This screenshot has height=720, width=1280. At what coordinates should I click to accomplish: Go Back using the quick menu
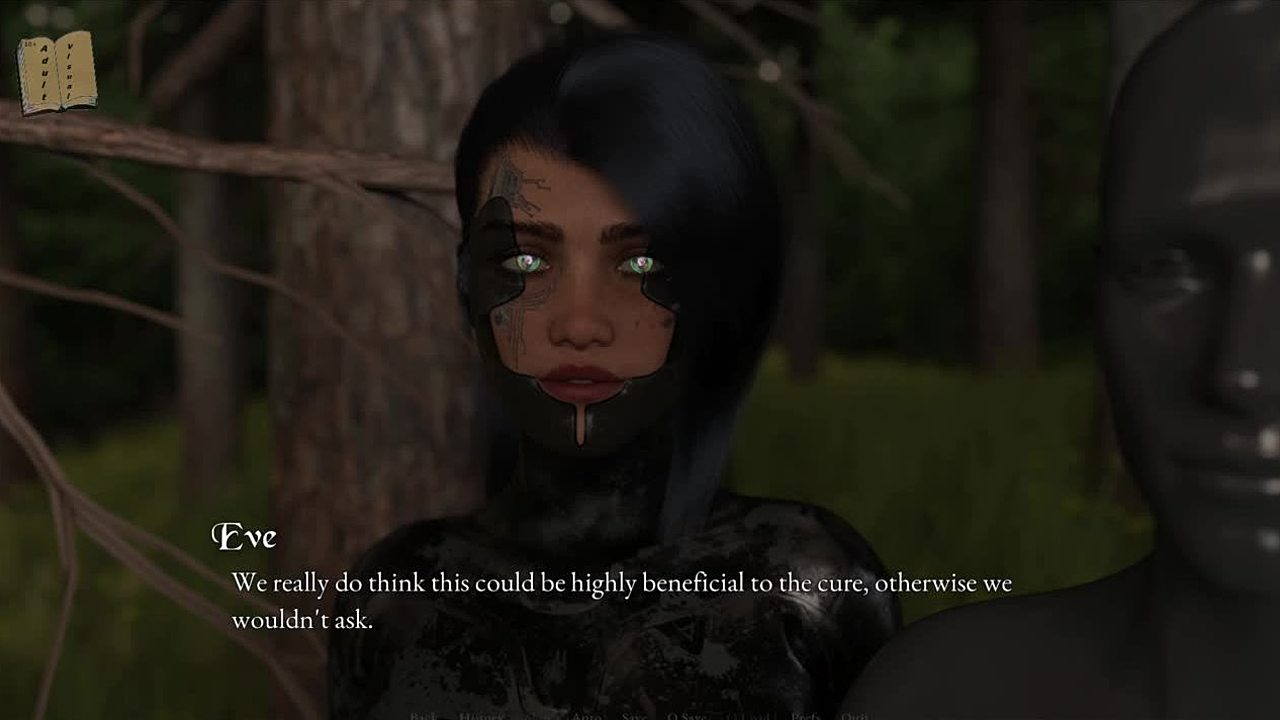(x=424, y=716)
